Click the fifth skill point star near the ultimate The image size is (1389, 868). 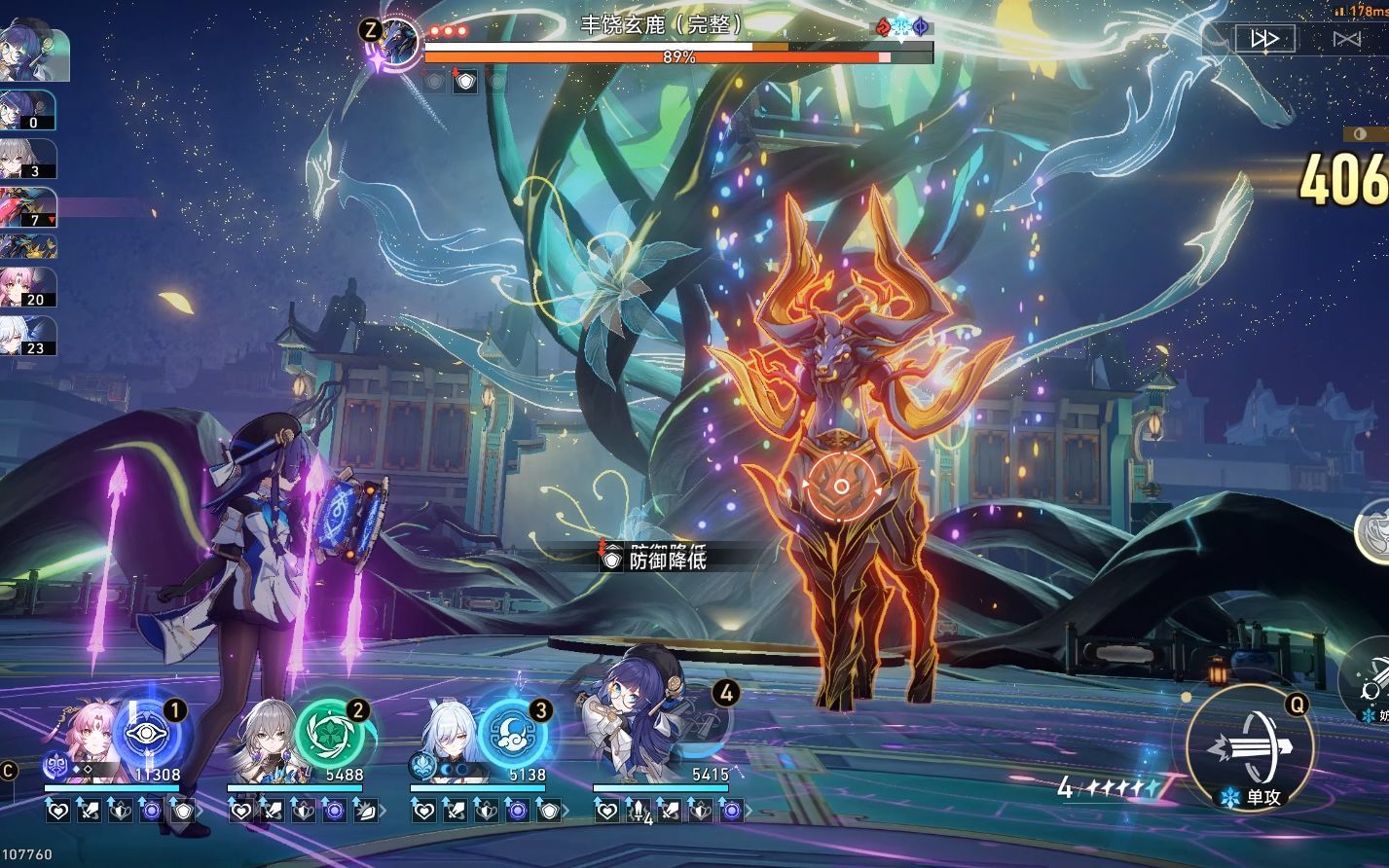[1151, 787]
